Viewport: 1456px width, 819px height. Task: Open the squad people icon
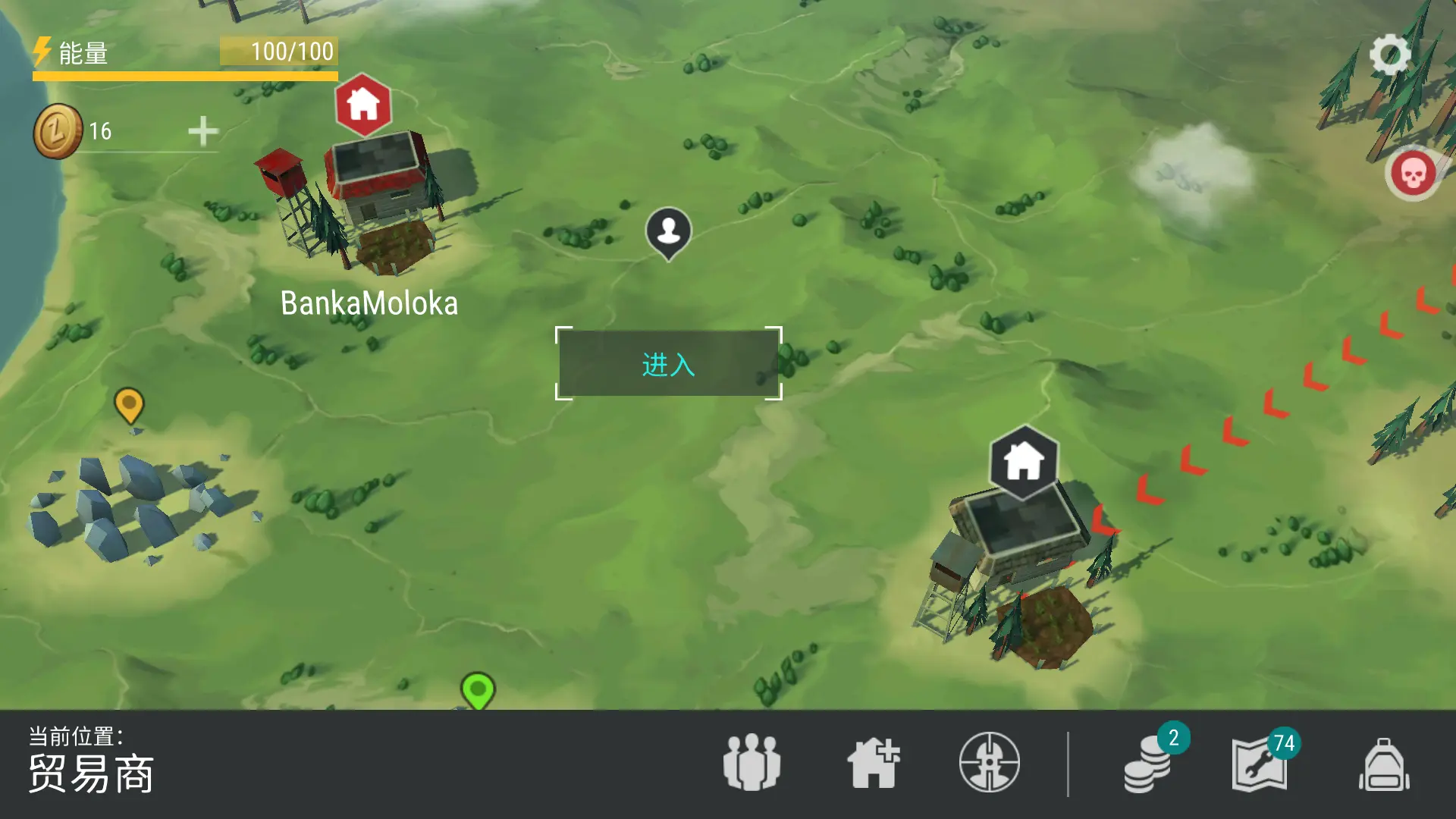tap(752, 763)
